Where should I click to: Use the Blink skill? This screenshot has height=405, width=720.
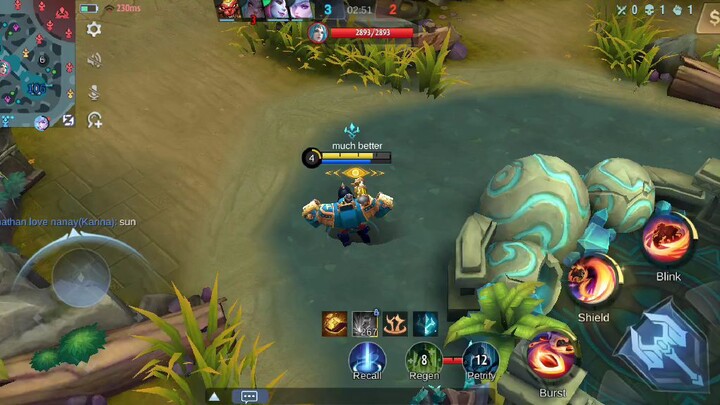pyautogui.click(x=668, y=238)
